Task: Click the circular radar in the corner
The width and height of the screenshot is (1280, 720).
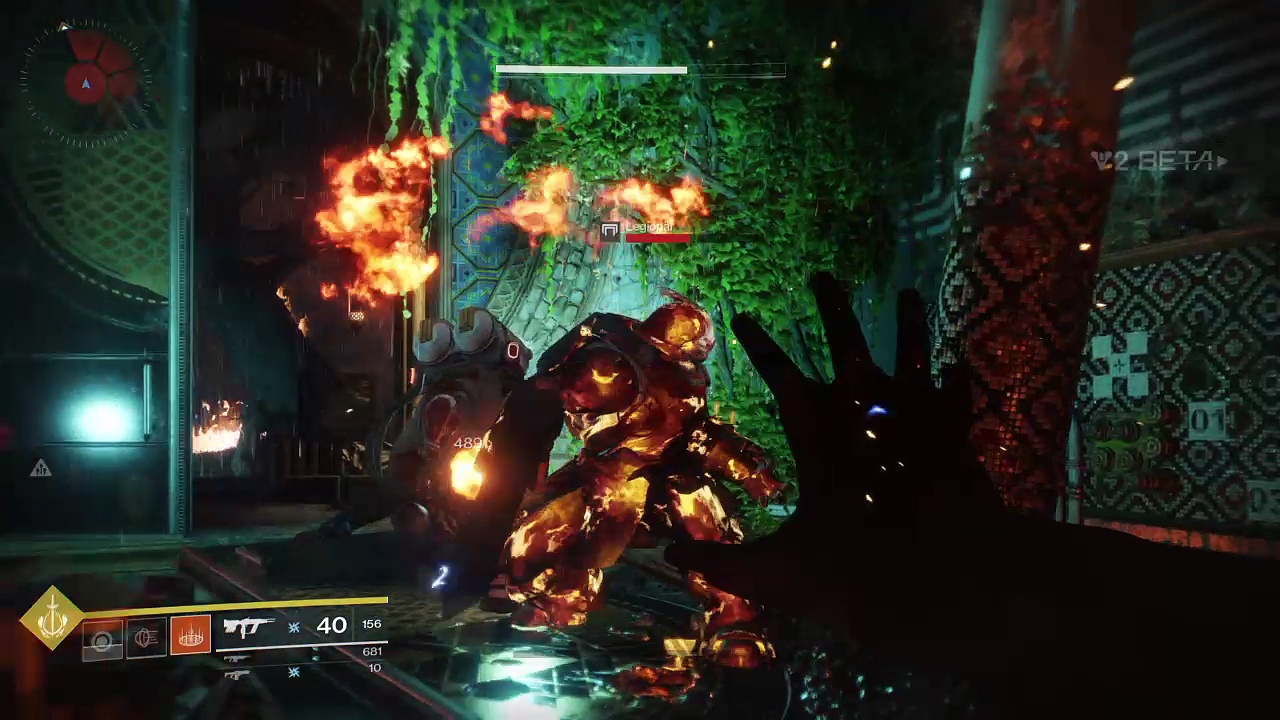Action: tap(87, 82)
